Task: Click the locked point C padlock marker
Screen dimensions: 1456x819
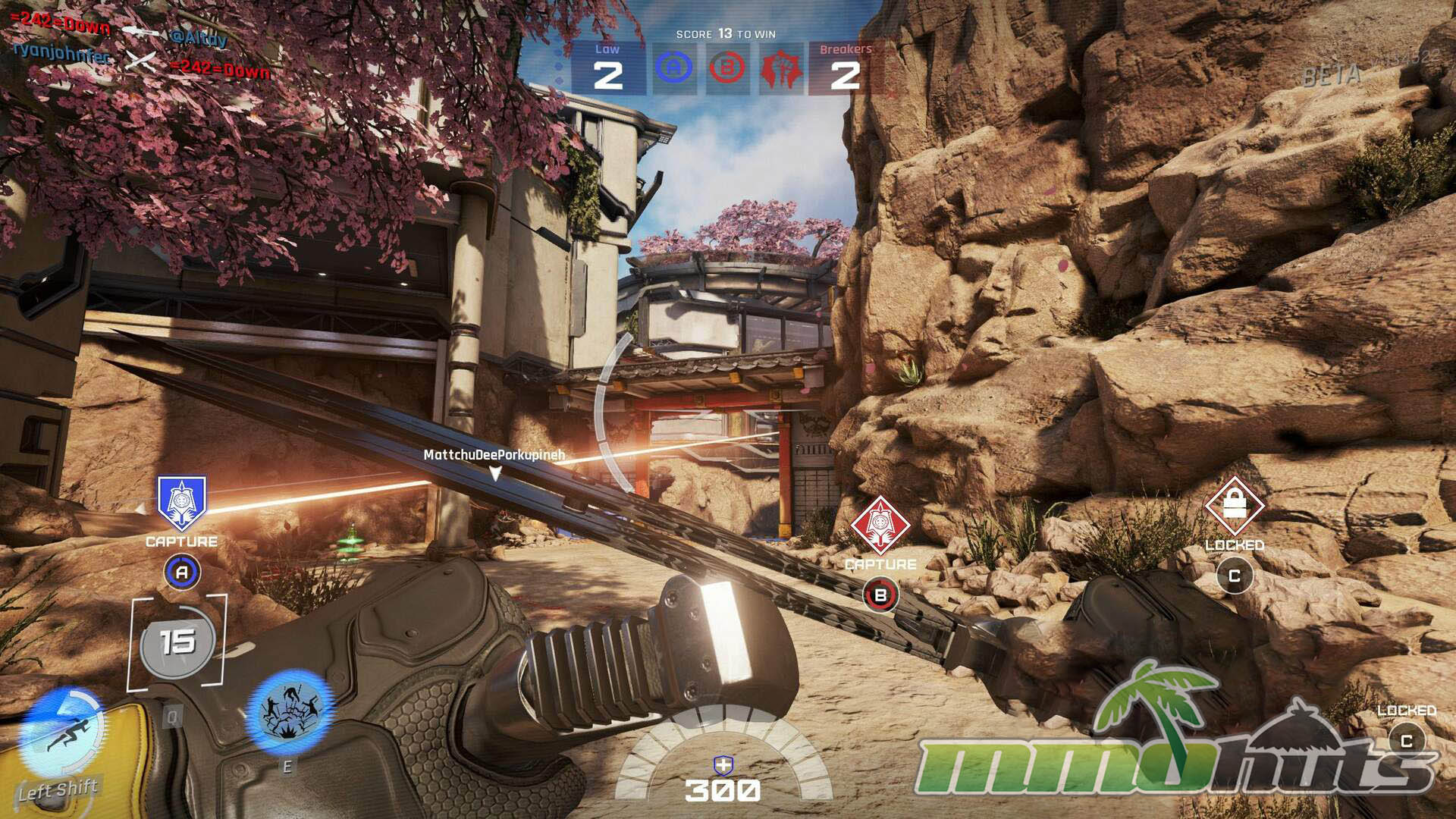Action: pos(1235,504)
